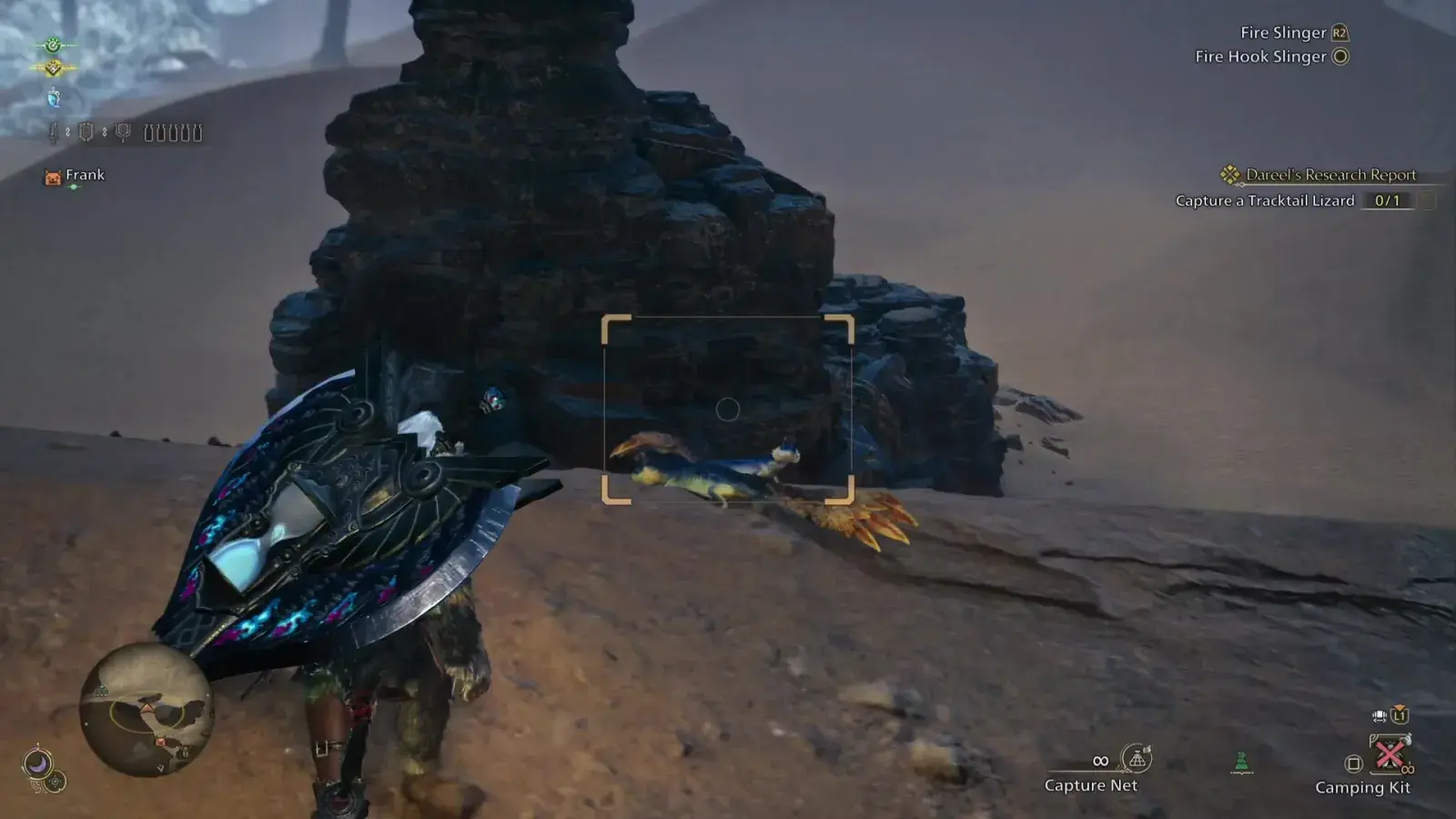The image size is (1456, 819).
Task: Open the circular minimap
Action: (146, 709)
